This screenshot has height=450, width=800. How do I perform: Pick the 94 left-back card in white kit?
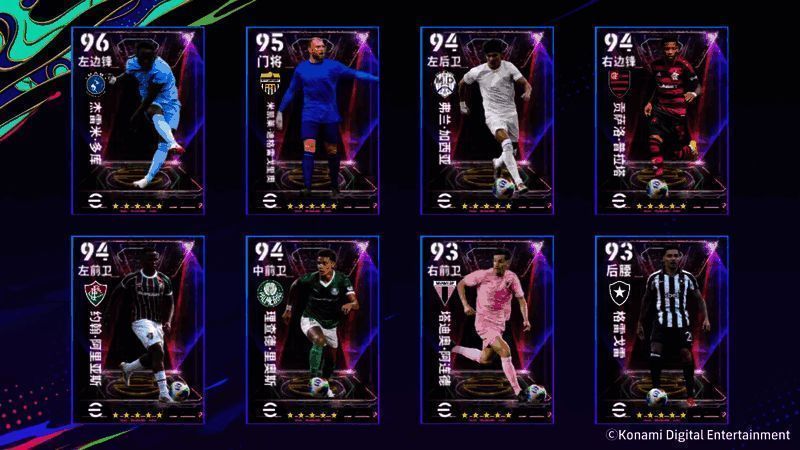tap(485, 120)
